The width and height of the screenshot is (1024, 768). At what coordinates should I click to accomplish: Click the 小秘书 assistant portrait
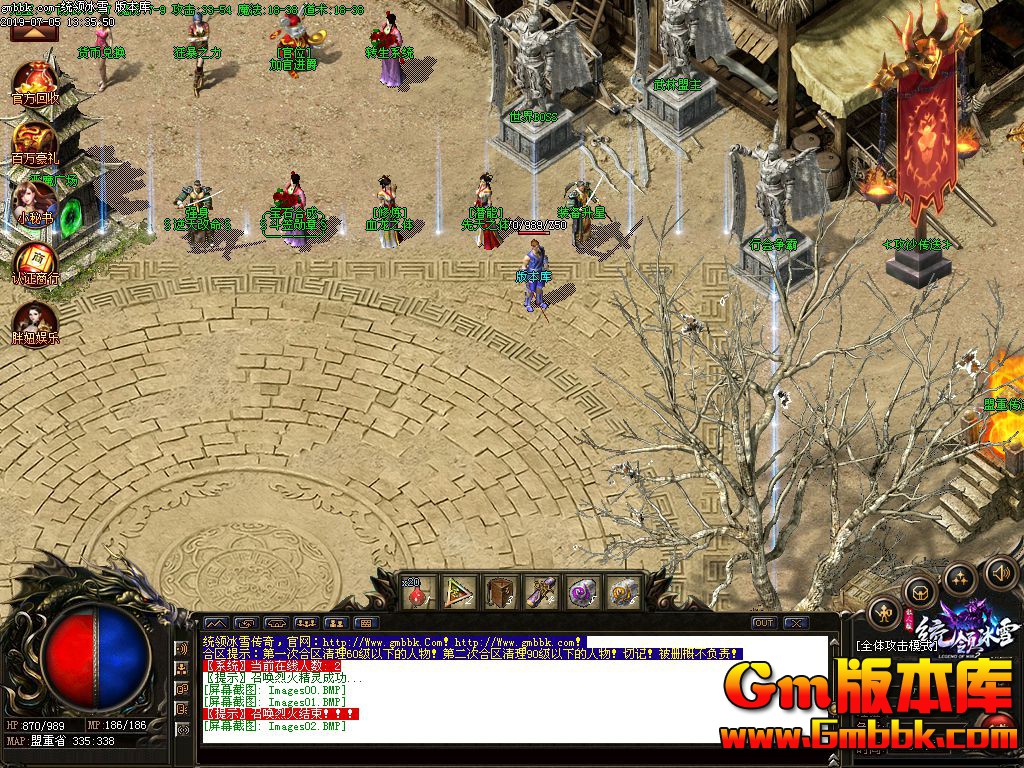[x=35, y=200]
